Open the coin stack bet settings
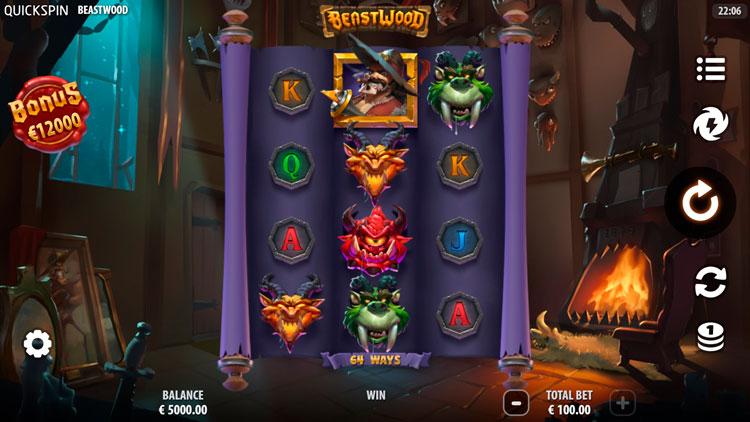 click(x=710, y=338)
